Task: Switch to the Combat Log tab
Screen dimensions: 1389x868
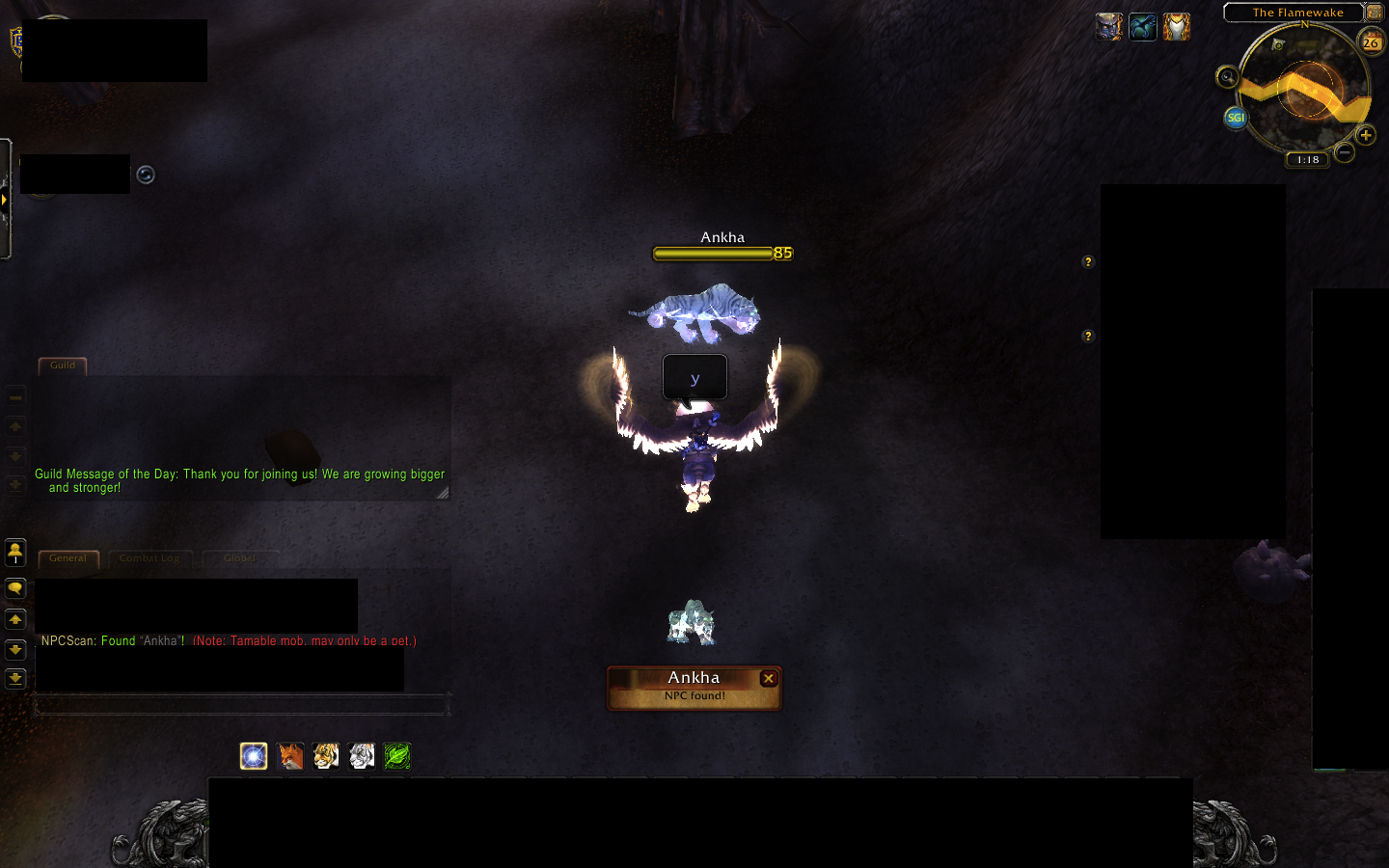Action: tap(150, 557)
